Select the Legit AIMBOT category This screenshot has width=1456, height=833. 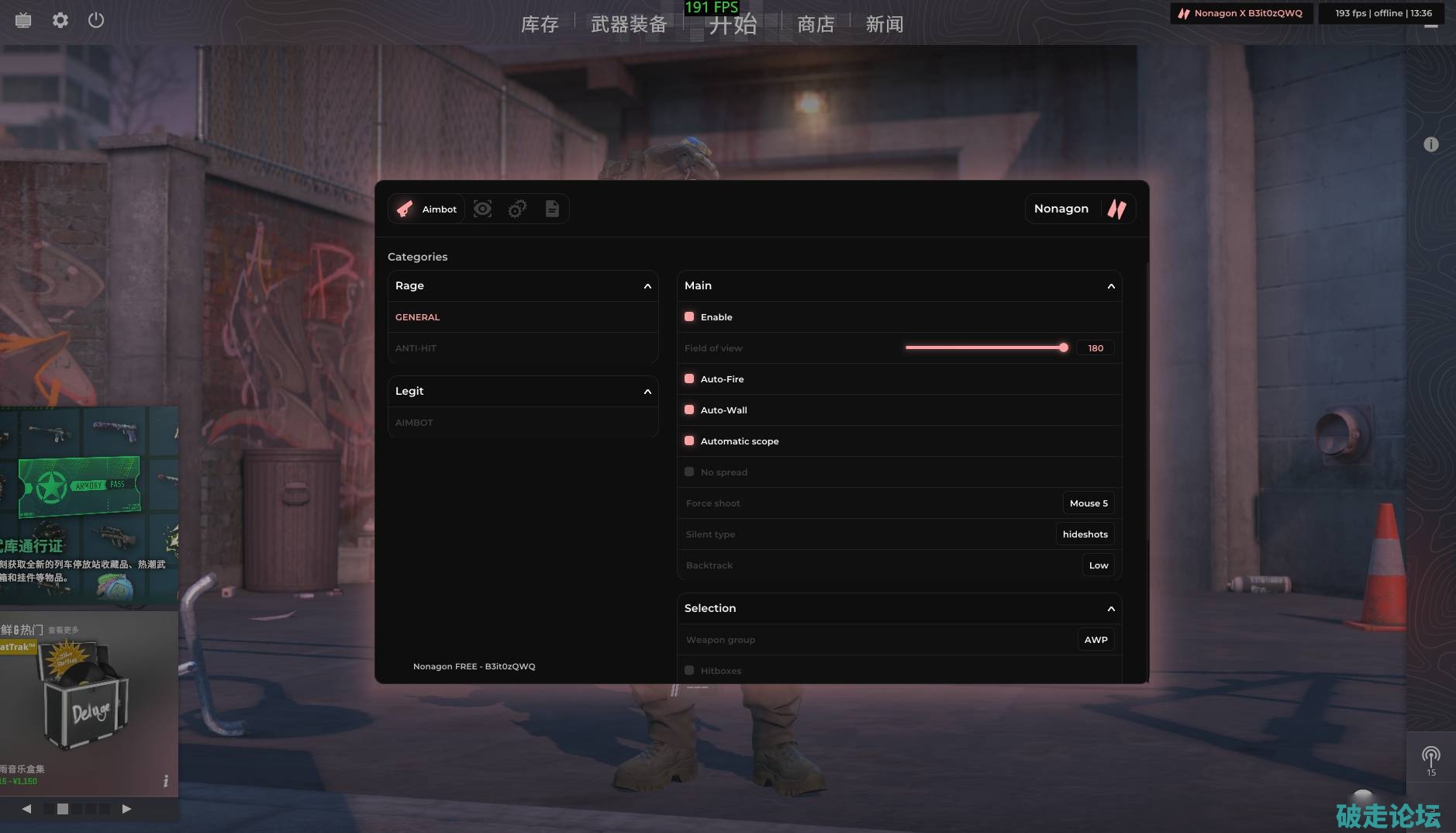(x=414, y=423)
